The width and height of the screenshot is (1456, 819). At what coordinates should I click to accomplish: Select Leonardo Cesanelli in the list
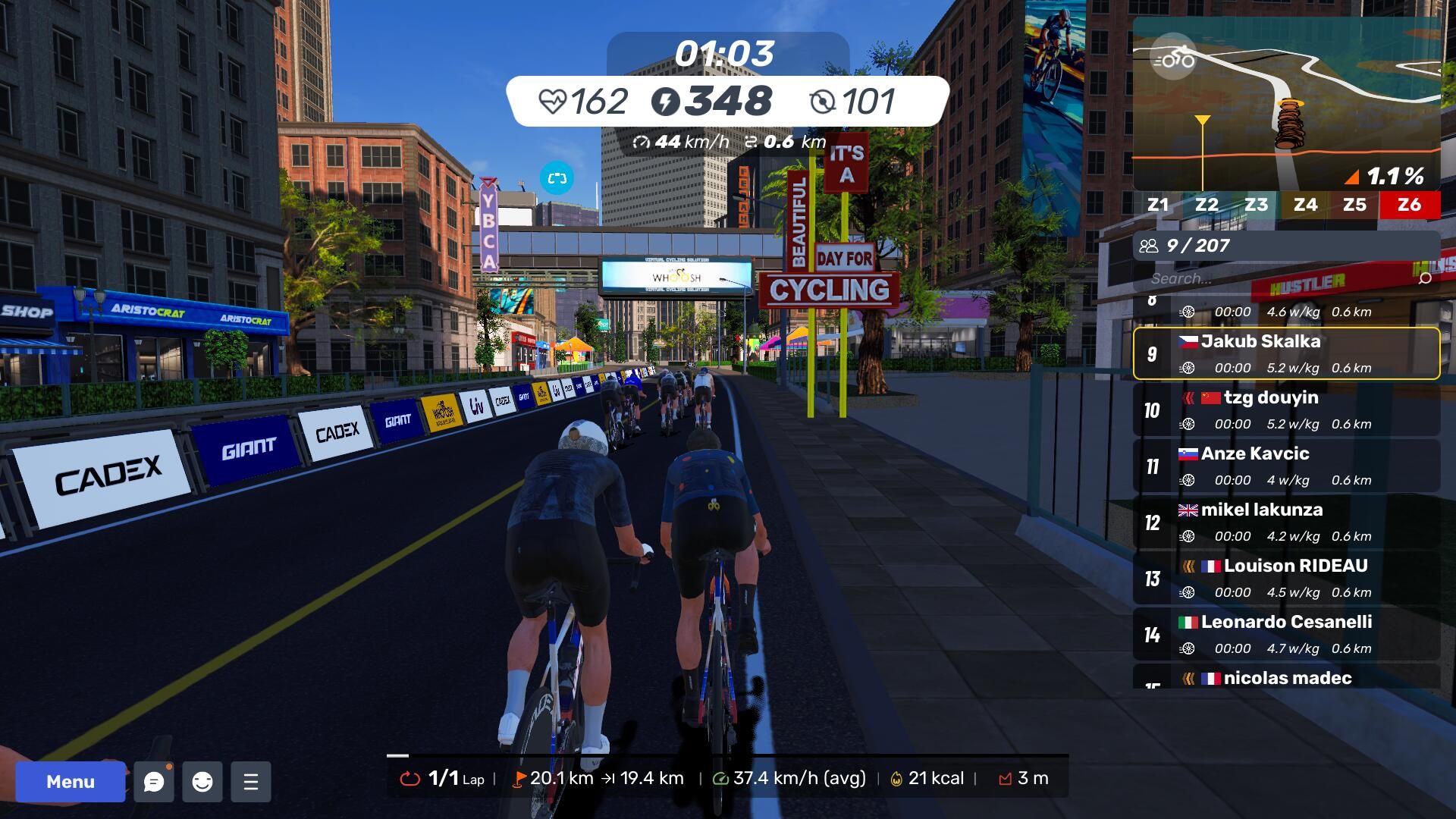pyautogui.click(x=1286, y=634)
